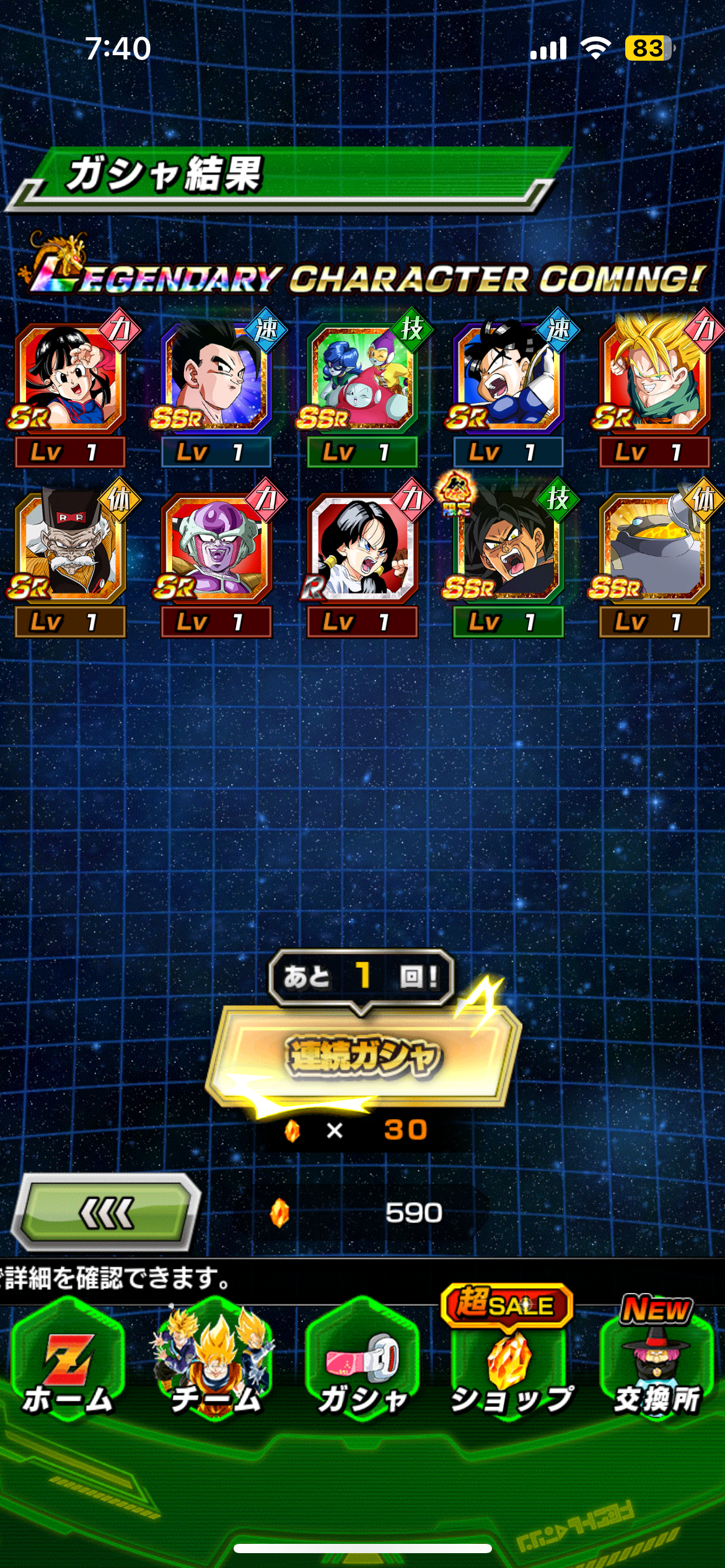View the SSR Ultimate Gohan card
Viewport: 725px width, 1568px height.
(x=216, y=379)
